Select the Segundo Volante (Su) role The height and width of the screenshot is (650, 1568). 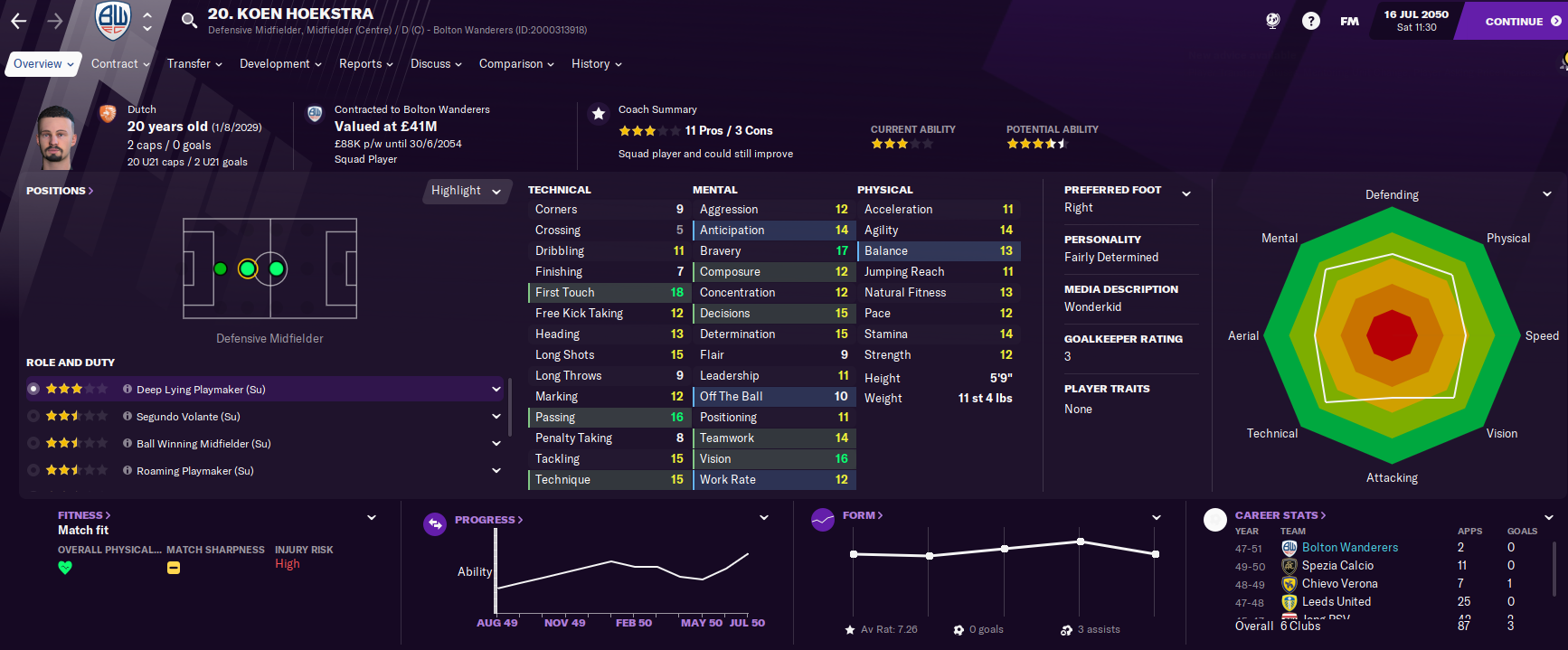(188, 417)
